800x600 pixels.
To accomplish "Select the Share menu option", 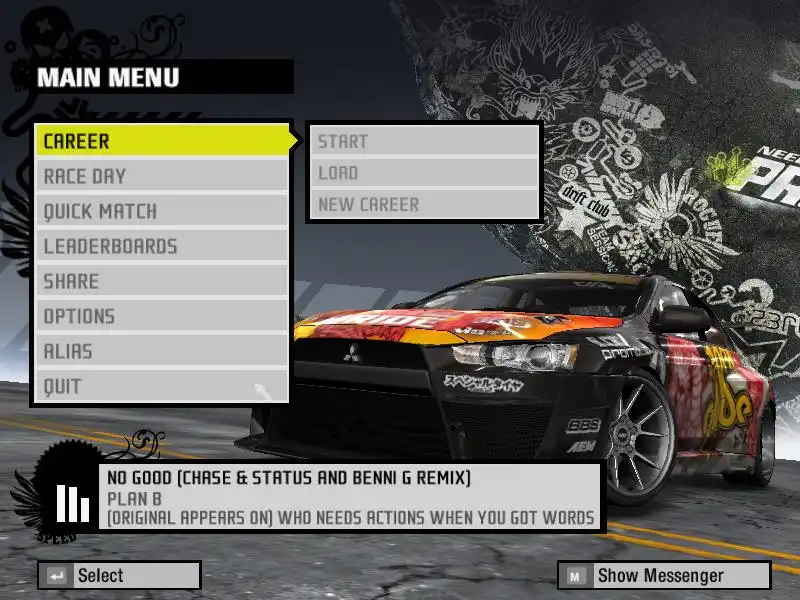I will tap(162, 281).
